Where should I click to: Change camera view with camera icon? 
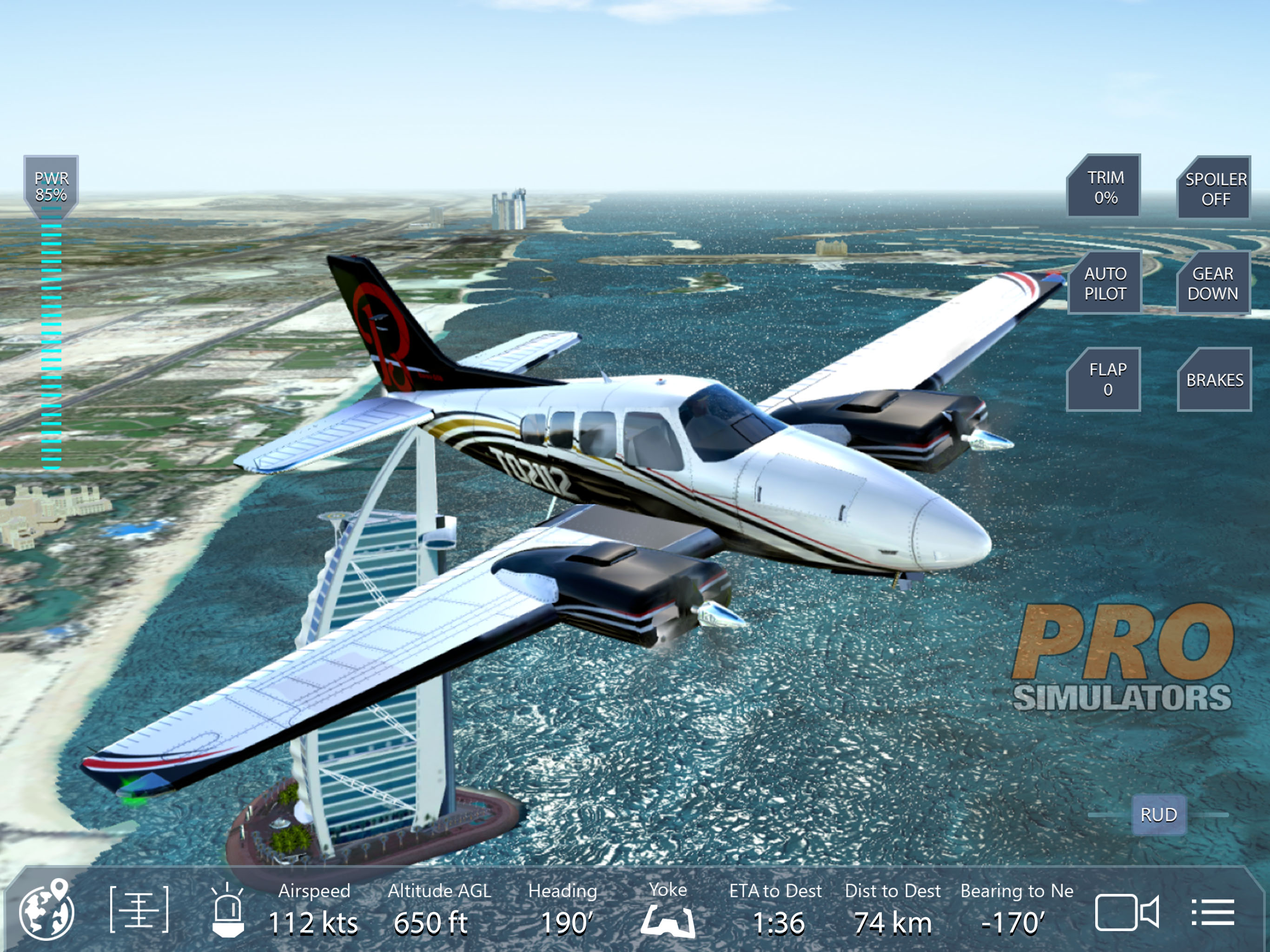pos(1126,912)
